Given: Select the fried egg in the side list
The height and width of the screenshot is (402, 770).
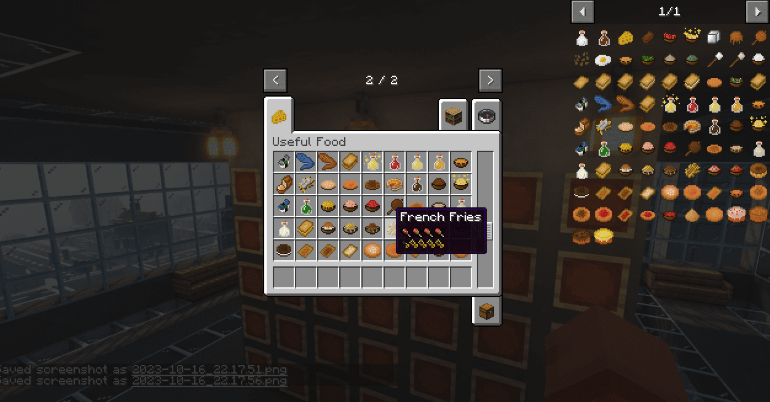Looking at the screenshot, I should pyautogui.click(x=603, y=61).
